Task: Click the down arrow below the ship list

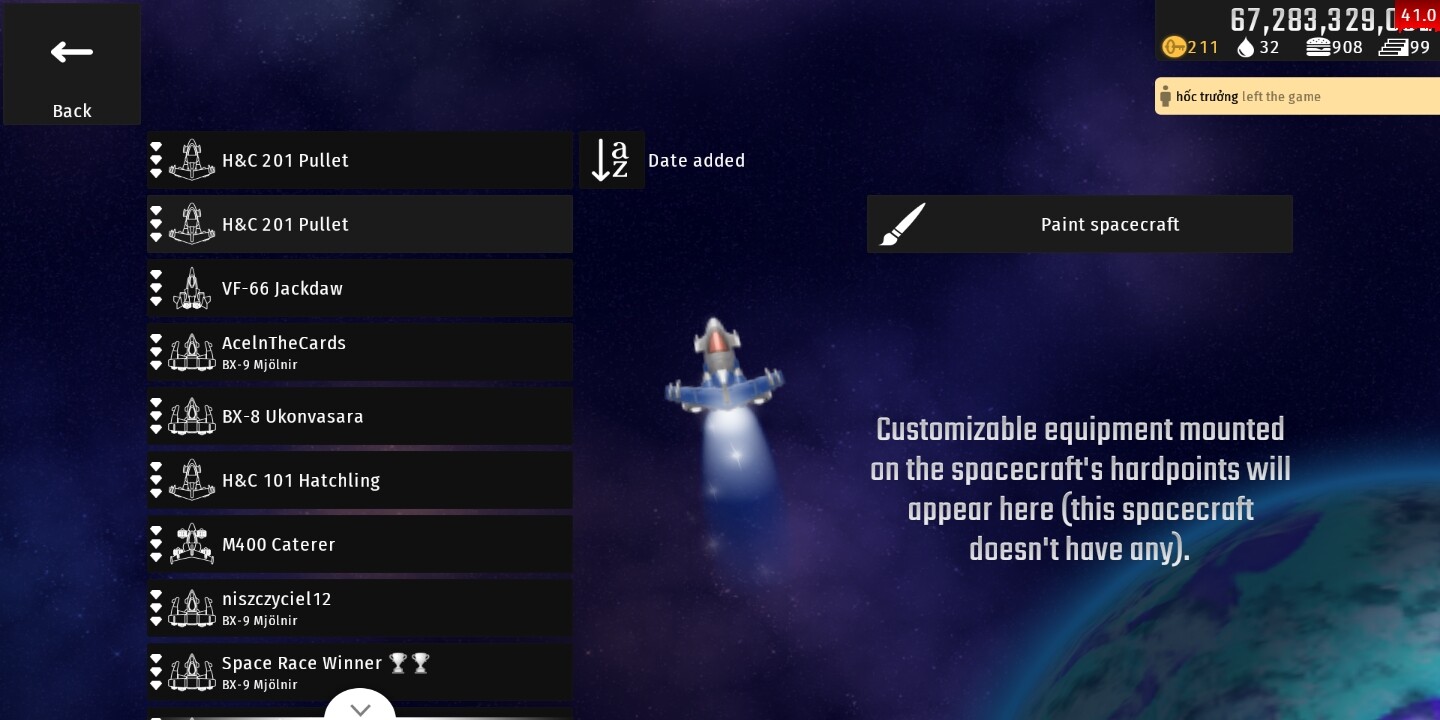Action: tap(360, 708)
